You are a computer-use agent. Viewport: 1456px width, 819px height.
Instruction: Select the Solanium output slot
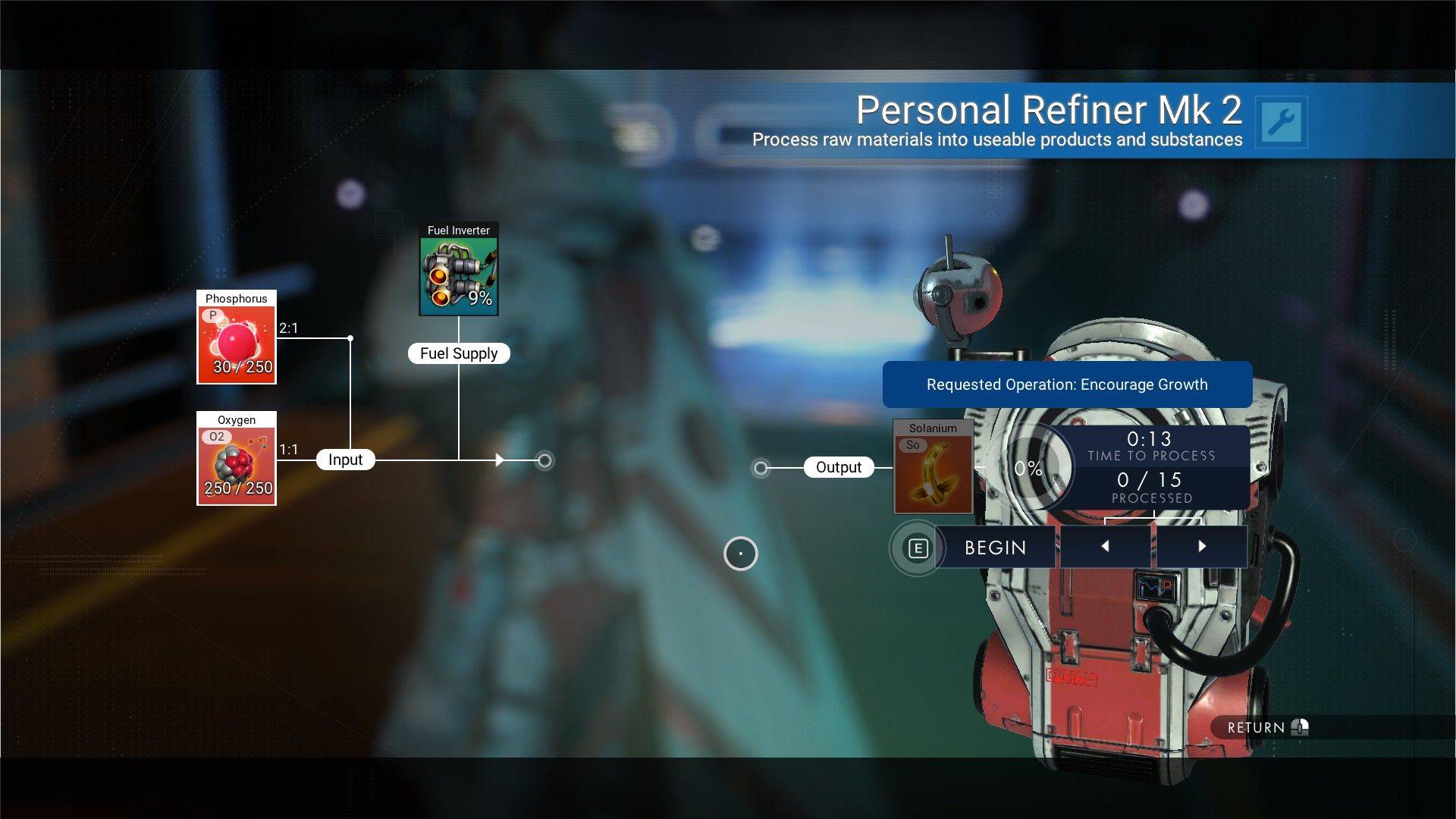pyautogui.click(x=933, y=466)
